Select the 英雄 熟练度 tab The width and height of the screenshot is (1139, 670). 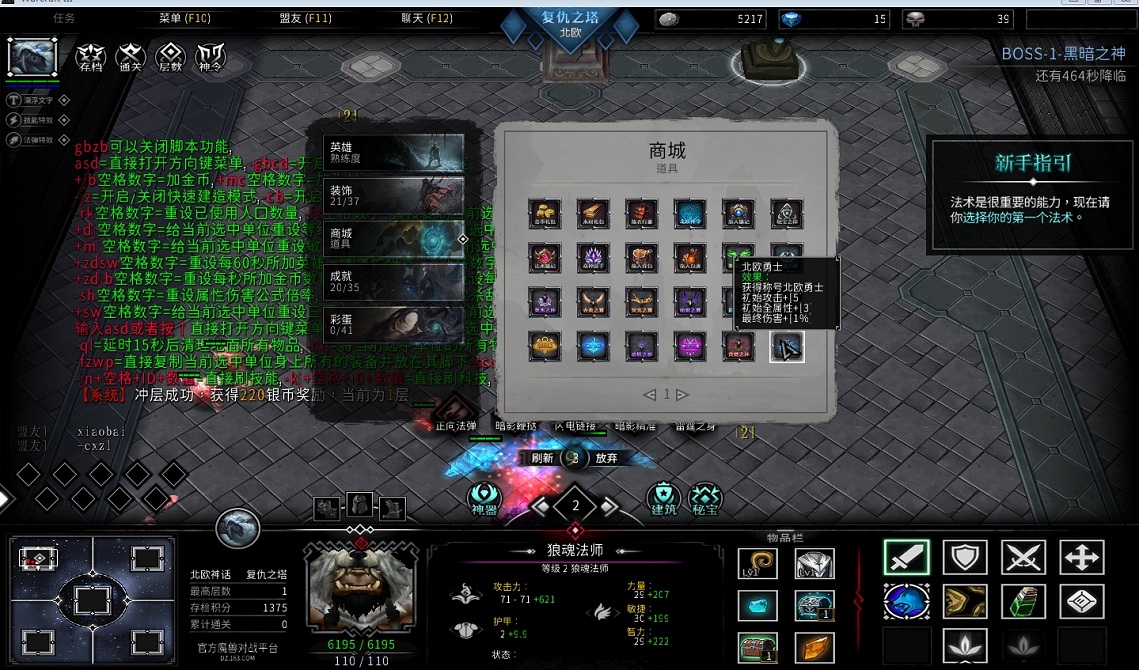[394, 151]
